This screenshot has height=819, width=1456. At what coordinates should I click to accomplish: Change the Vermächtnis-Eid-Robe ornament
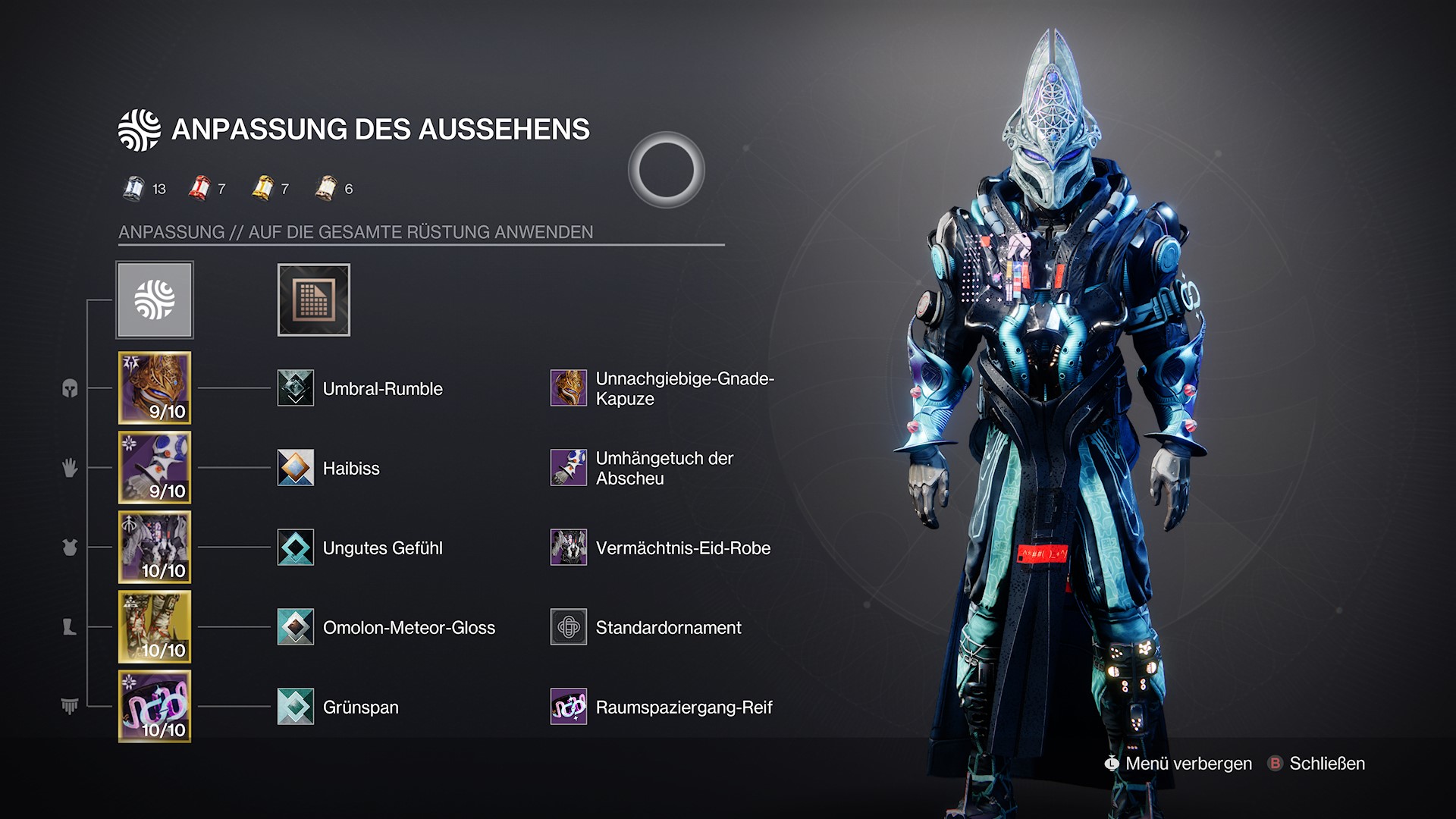pos(569,548)
